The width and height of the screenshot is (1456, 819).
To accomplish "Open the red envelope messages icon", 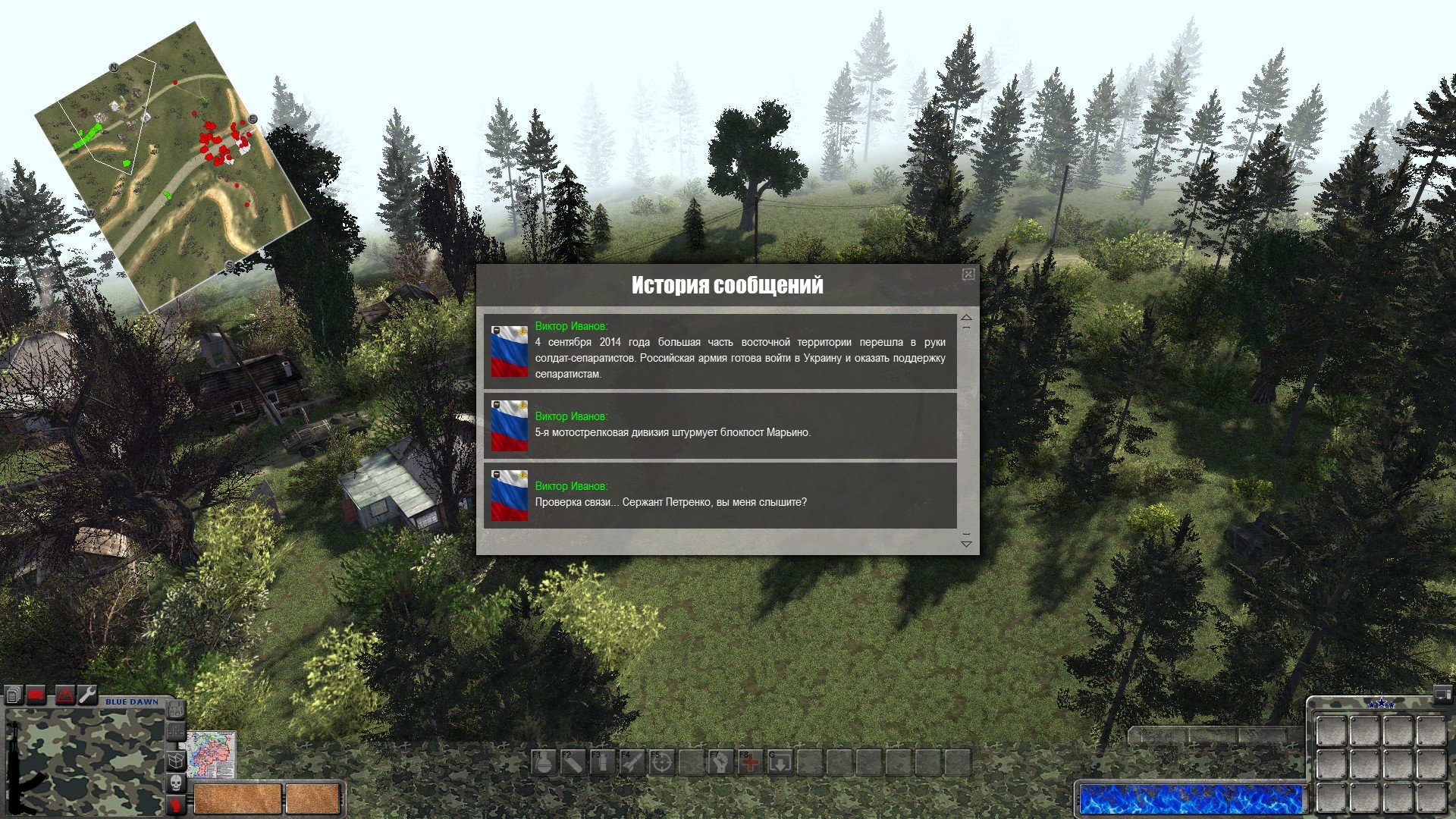I will (x=36, y=695).
